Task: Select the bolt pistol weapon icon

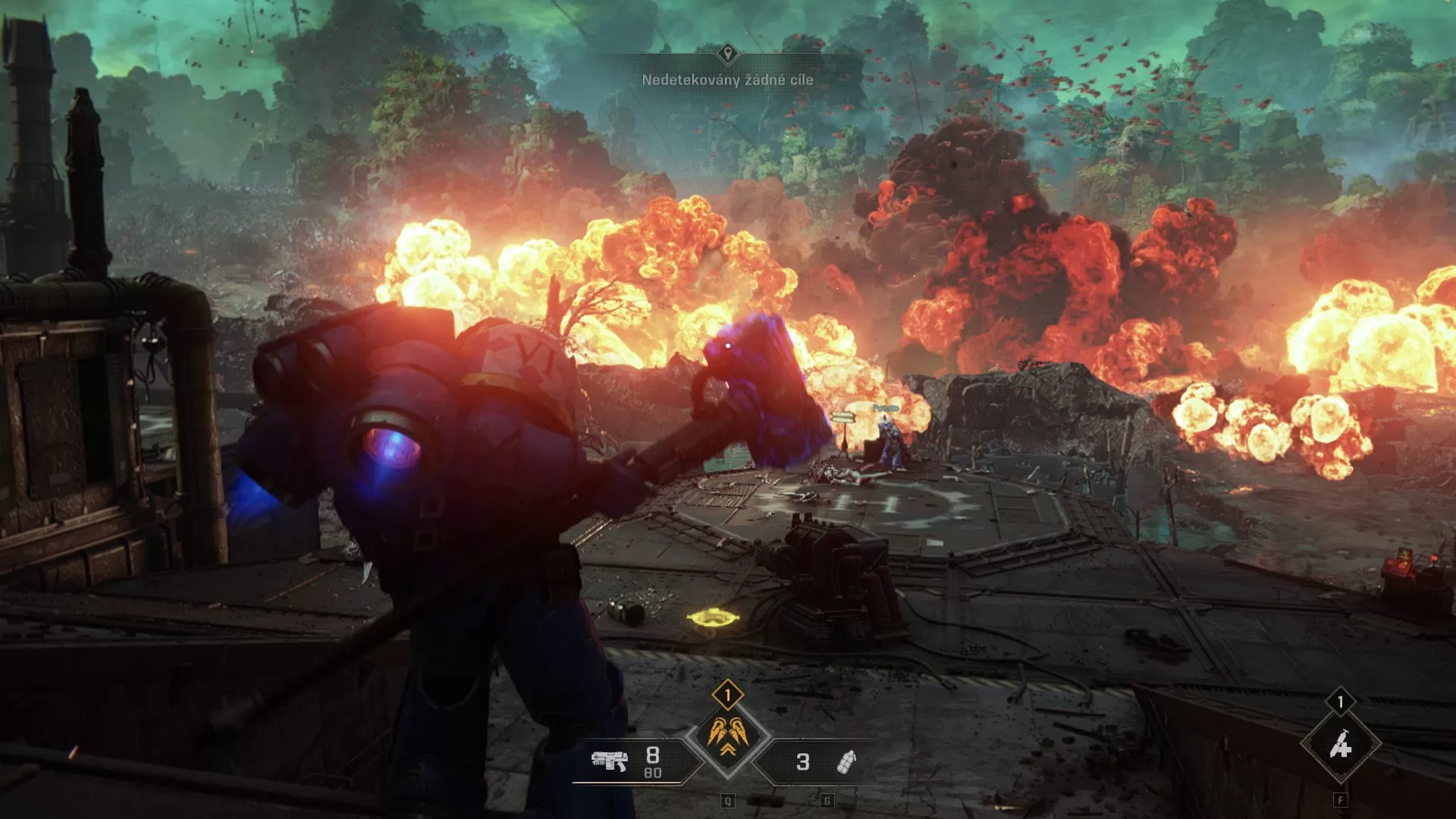Action: coord(610,761)
